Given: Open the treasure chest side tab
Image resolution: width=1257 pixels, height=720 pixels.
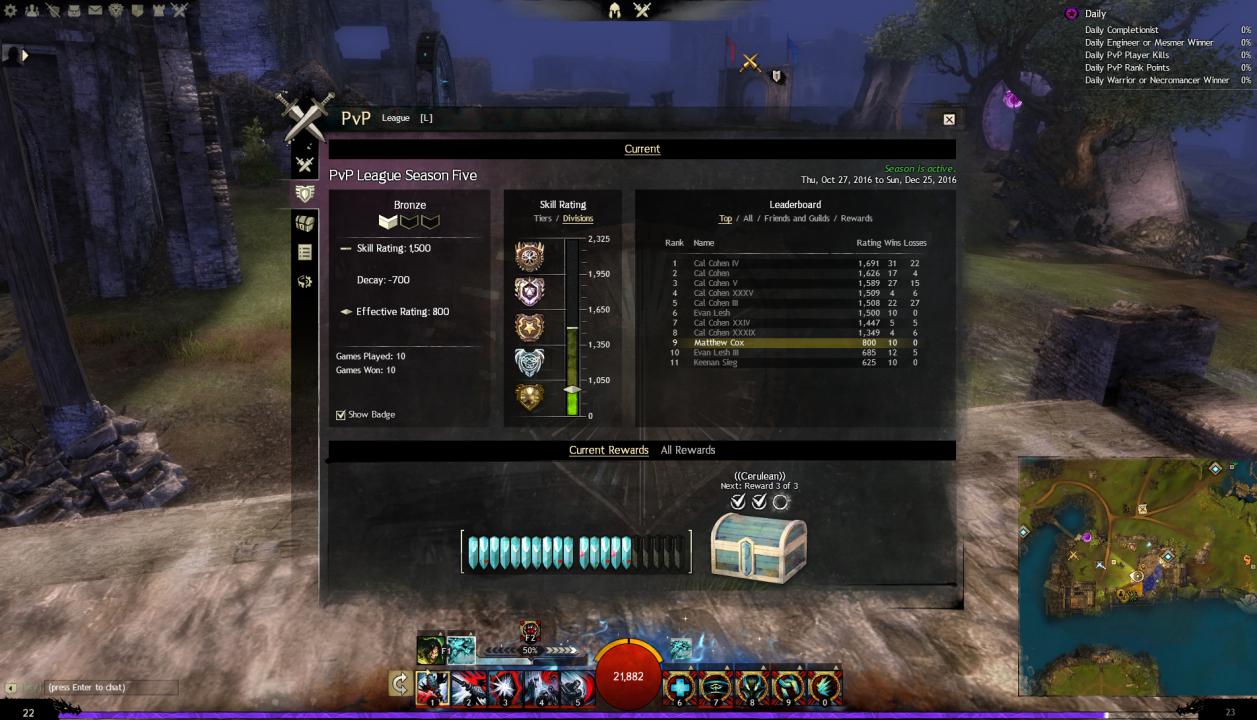Looking at the screenshot, I should [305, 223].
